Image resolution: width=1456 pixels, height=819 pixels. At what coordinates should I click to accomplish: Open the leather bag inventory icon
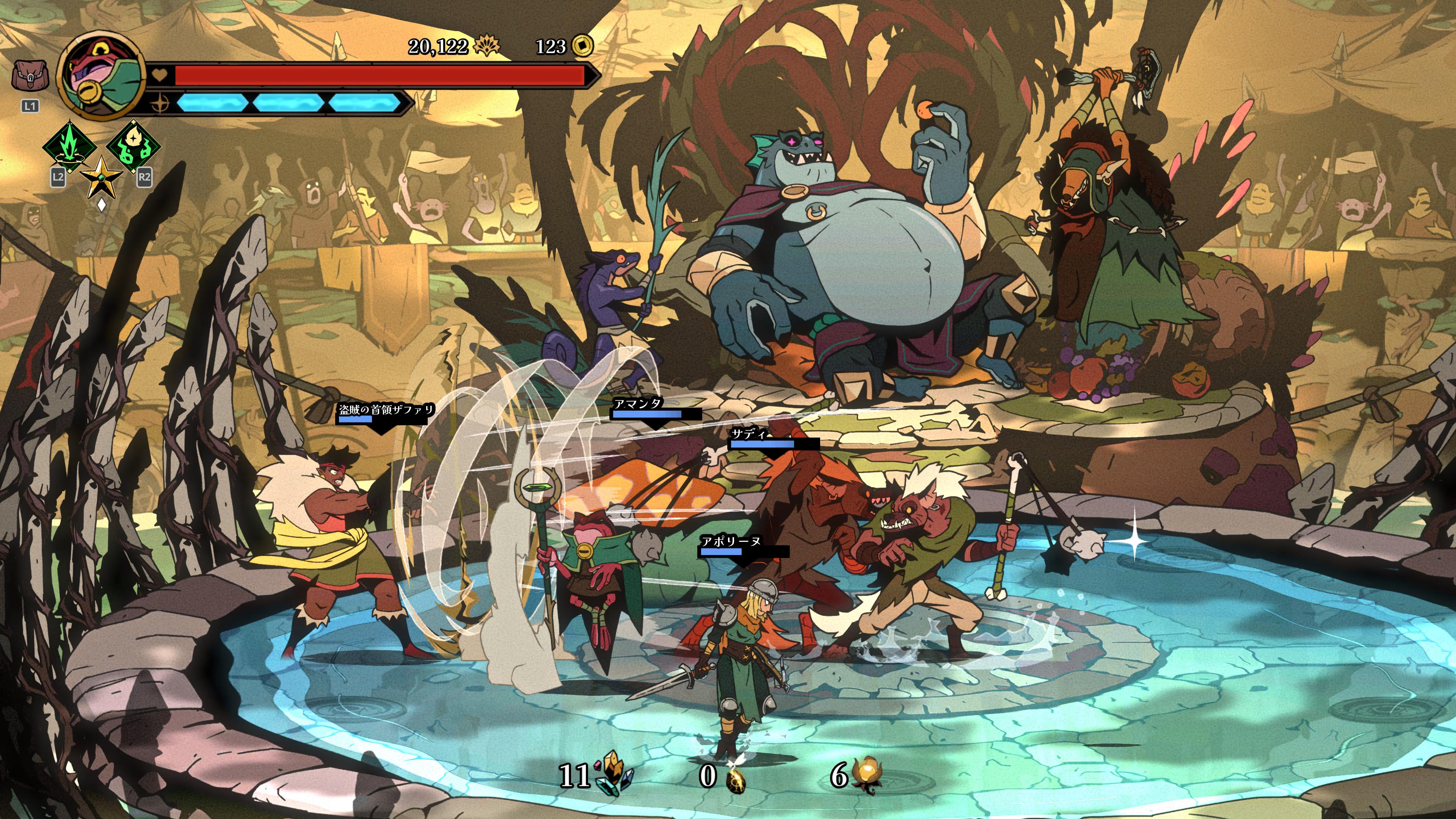pyautogui.click(x=30, y=76)
